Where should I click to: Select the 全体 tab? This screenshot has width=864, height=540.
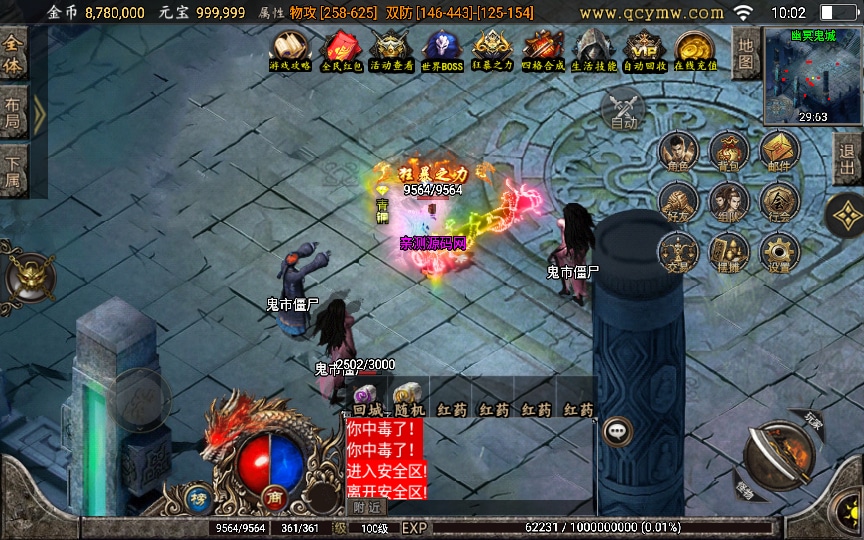14,55
